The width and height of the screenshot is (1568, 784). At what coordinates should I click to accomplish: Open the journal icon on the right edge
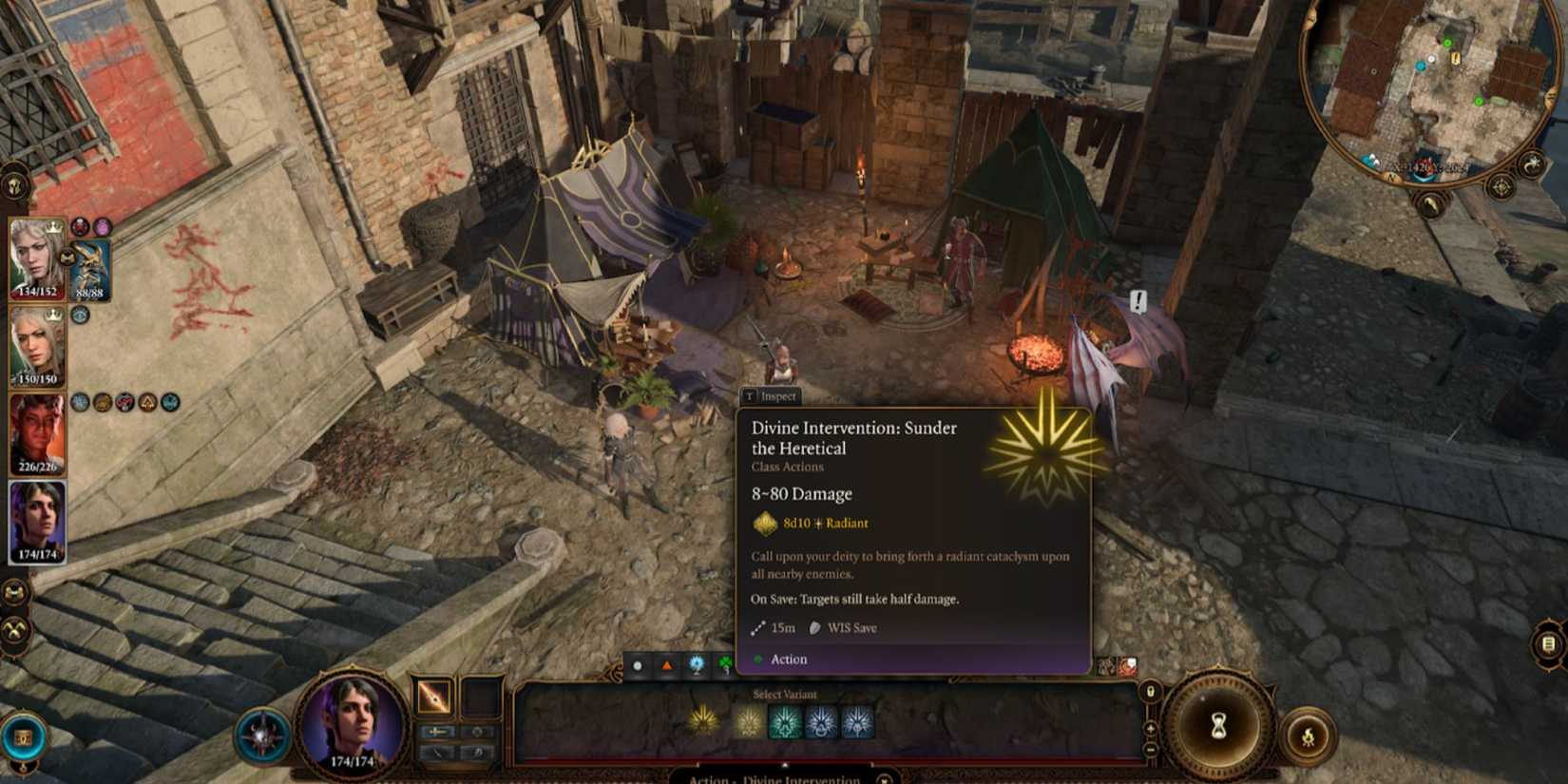(x=1548, y=643)
